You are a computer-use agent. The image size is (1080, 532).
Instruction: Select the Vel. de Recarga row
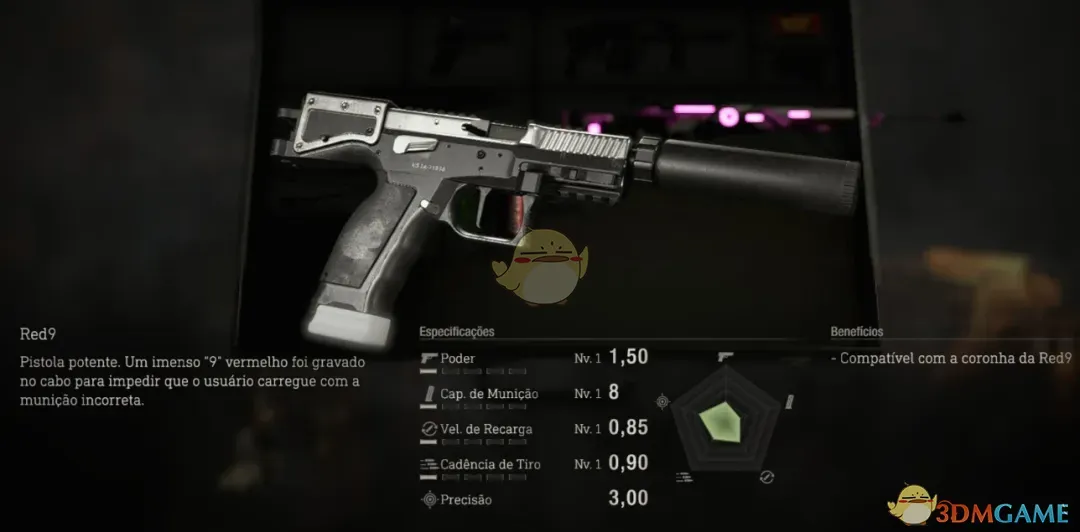(534, 429)
